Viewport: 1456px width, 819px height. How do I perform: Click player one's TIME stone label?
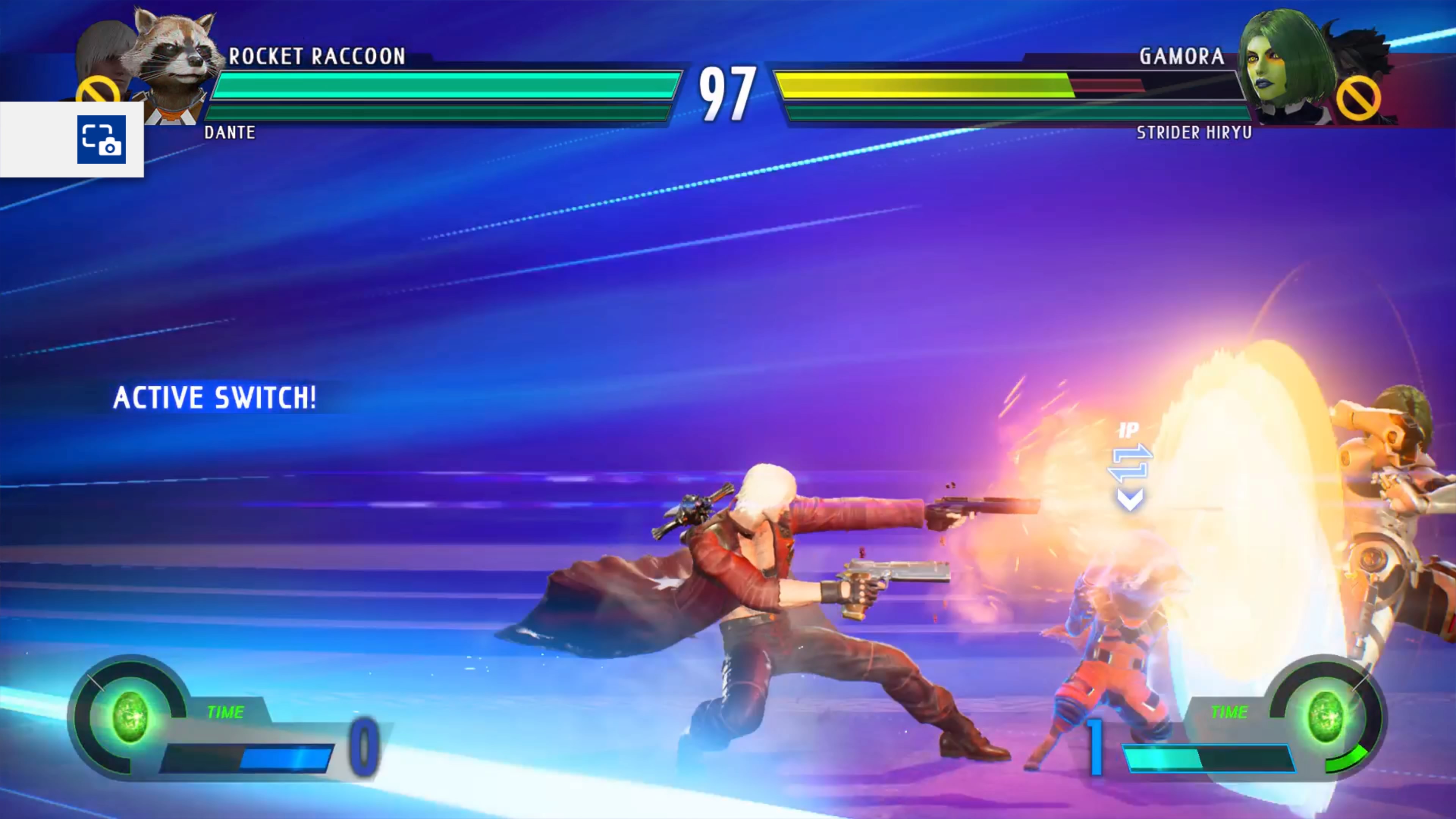tap(226, 712)
